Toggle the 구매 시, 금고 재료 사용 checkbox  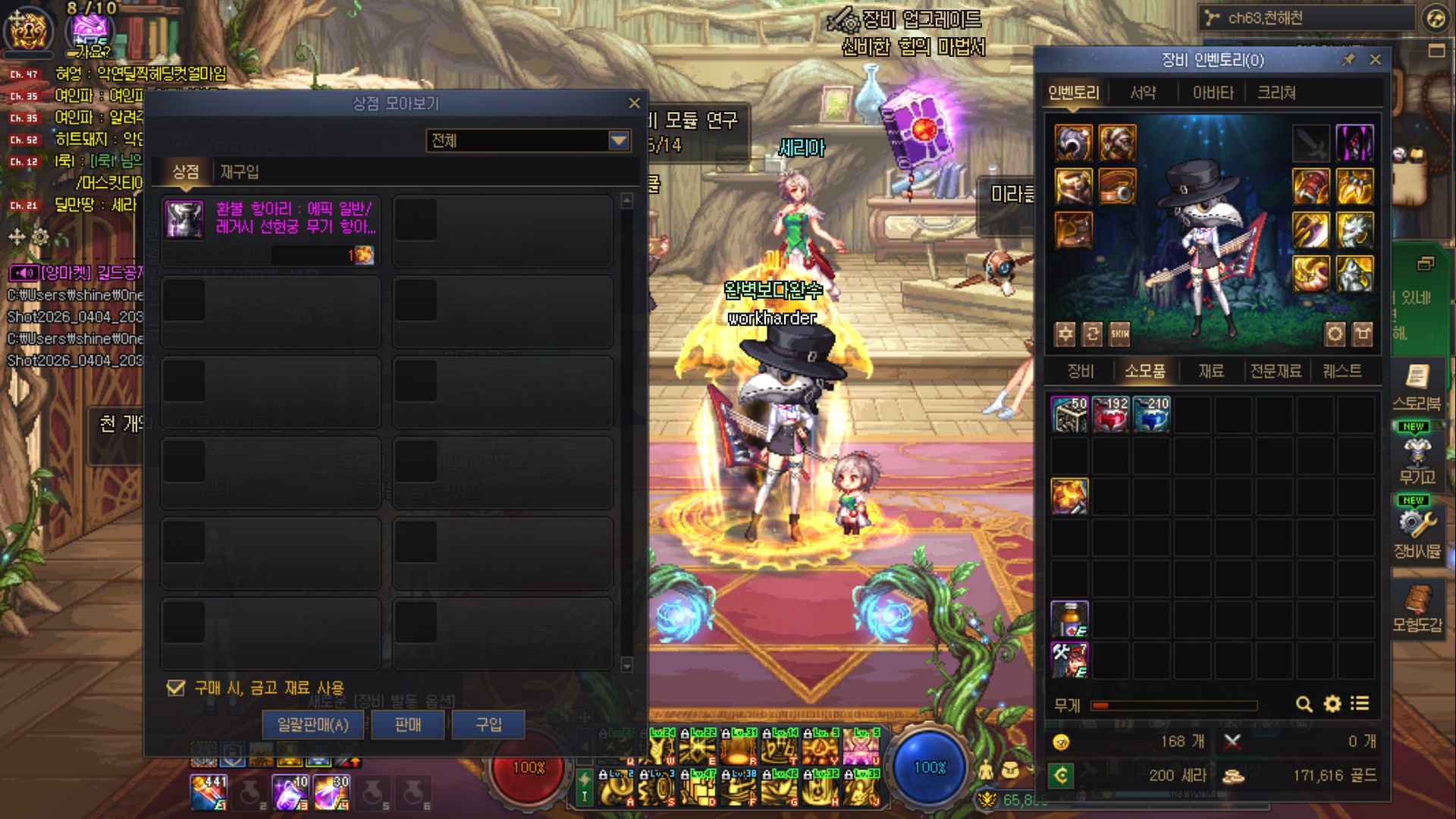(176, 688)
